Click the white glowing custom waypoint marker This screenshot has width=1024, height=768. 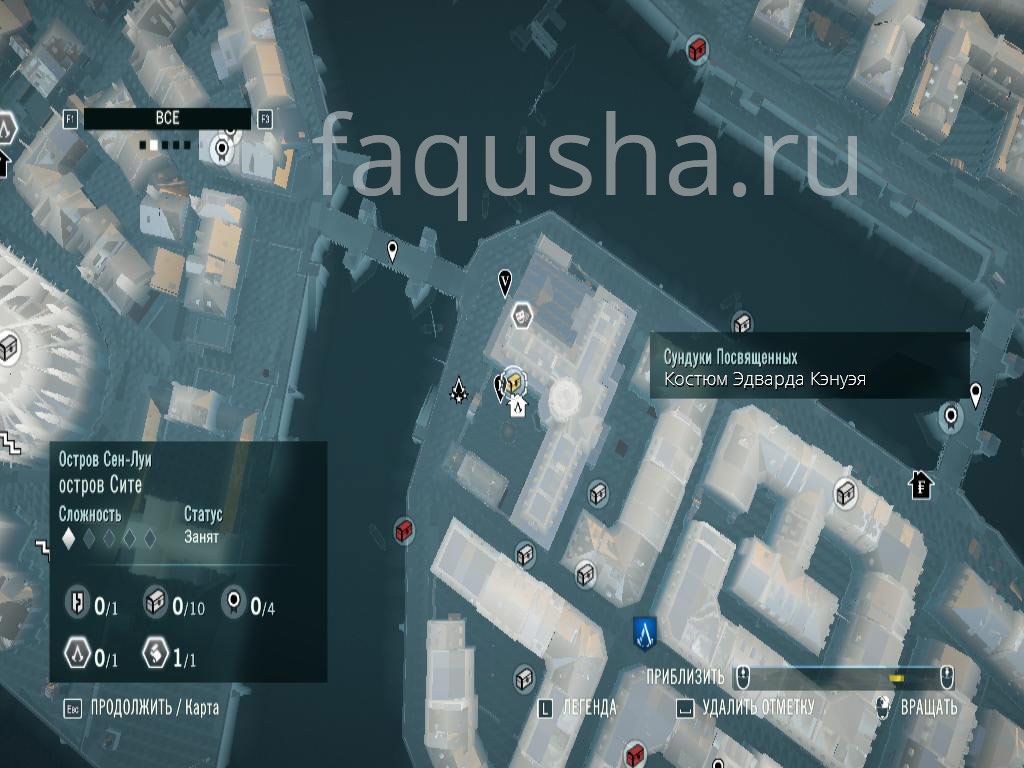[565, 398]
